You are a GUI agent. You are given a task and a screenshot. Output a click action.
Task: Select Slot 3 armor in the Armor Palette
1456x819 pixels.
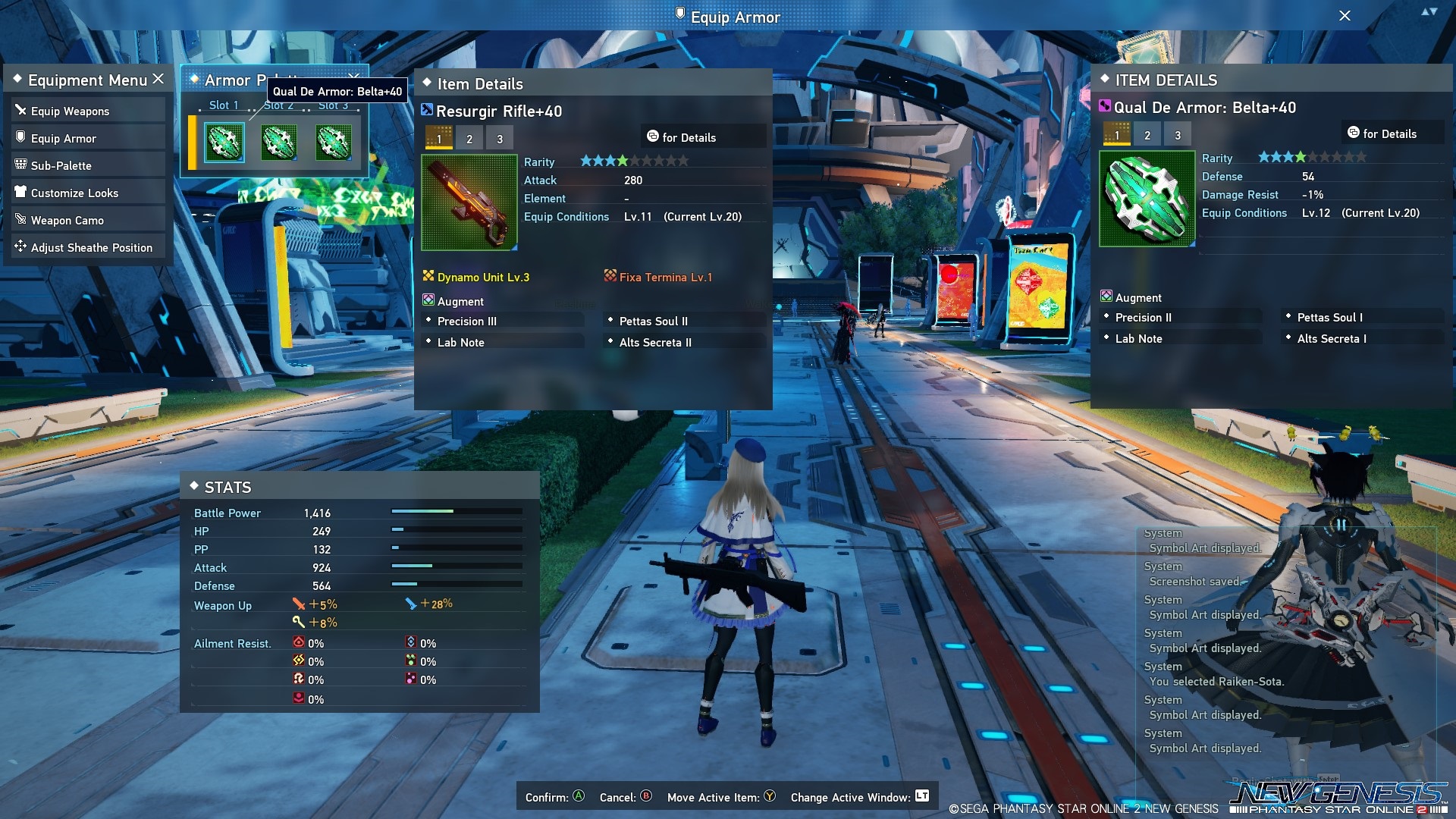[333, 143]
